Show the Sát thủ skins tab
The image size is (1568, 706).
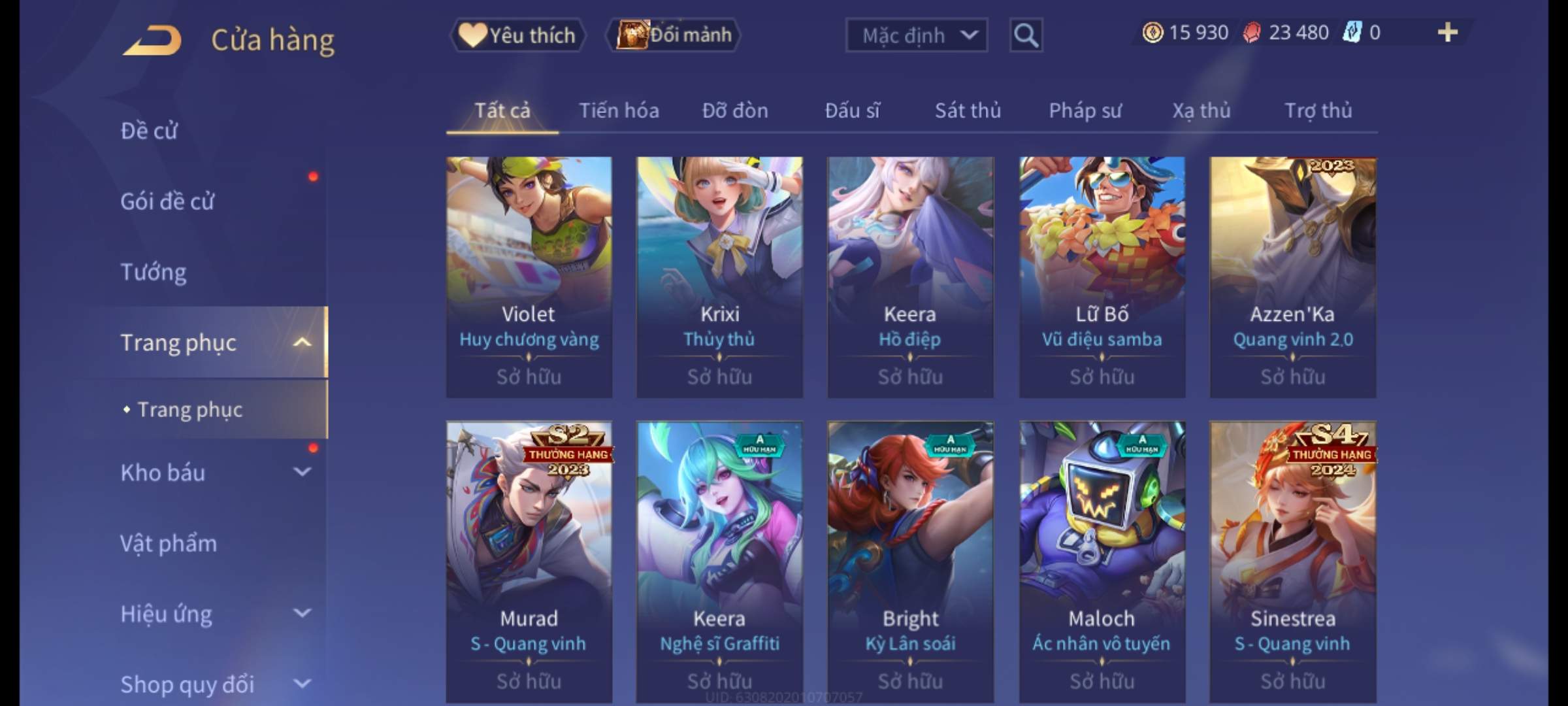[x=968, y=110]
